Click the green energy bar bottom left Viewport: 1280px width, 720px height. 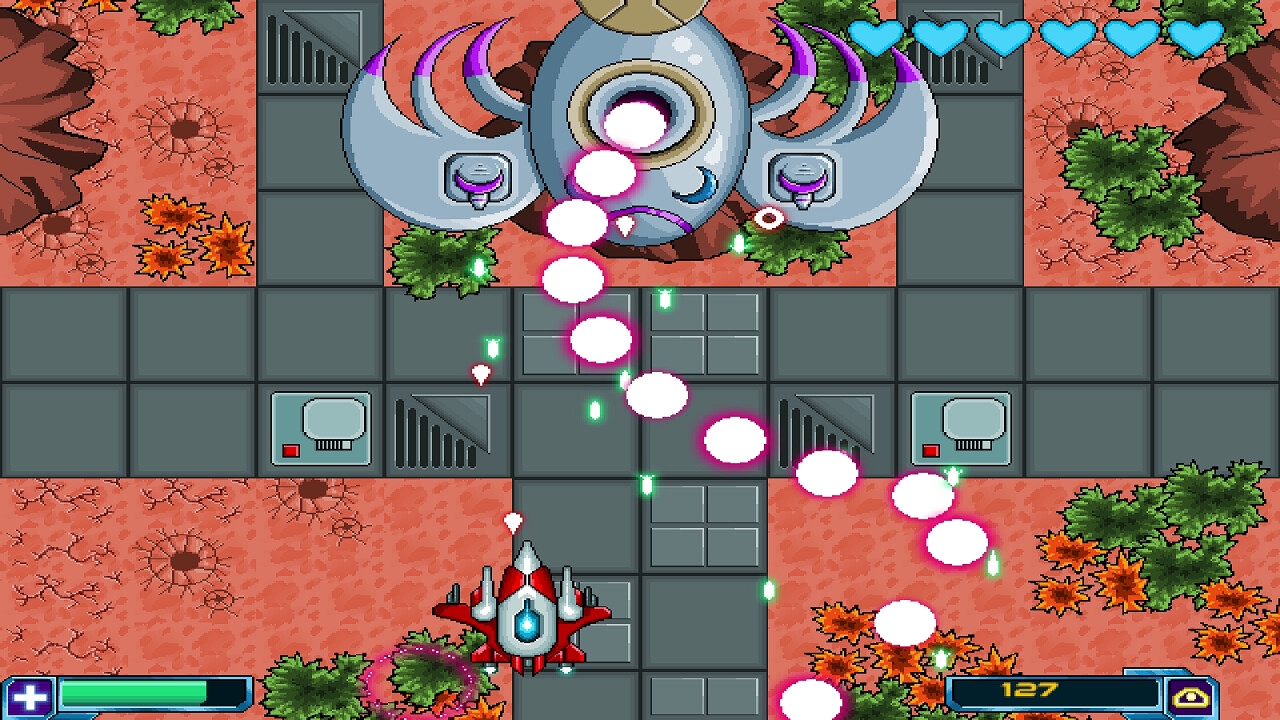point(135,690)
